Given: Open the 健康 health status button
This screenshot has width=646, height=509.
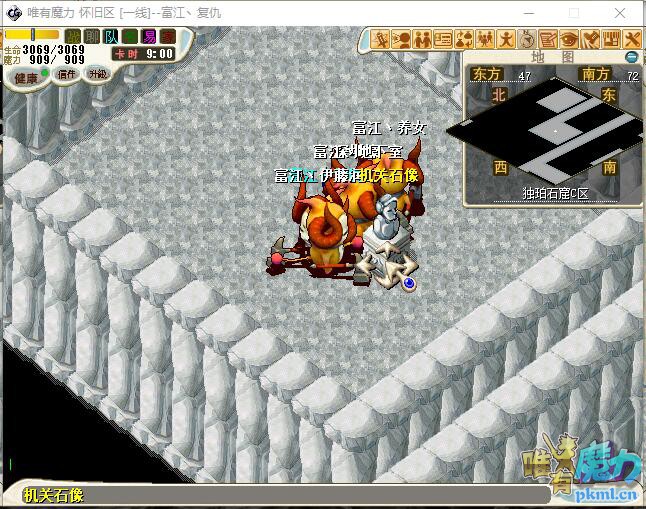Looking at the screenshot, I should click(26, 77).
